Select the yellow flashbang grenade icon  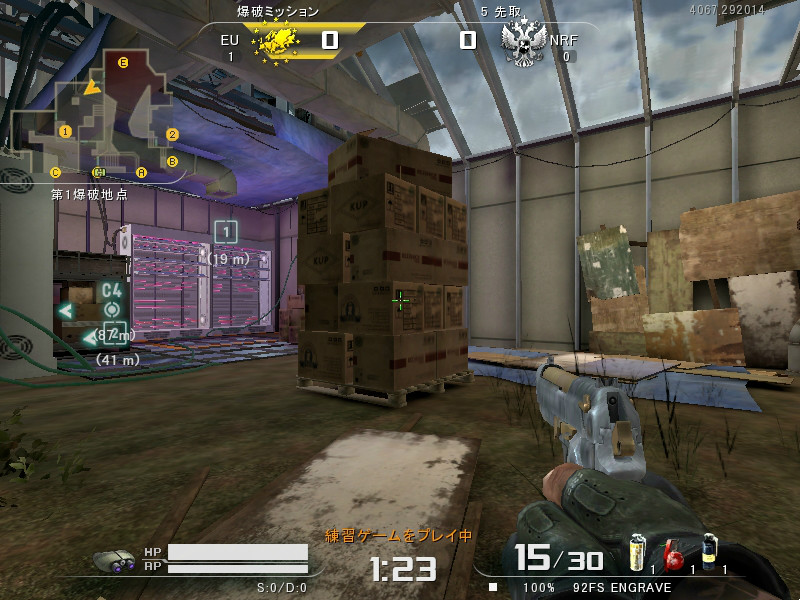(x=636, y=553)
